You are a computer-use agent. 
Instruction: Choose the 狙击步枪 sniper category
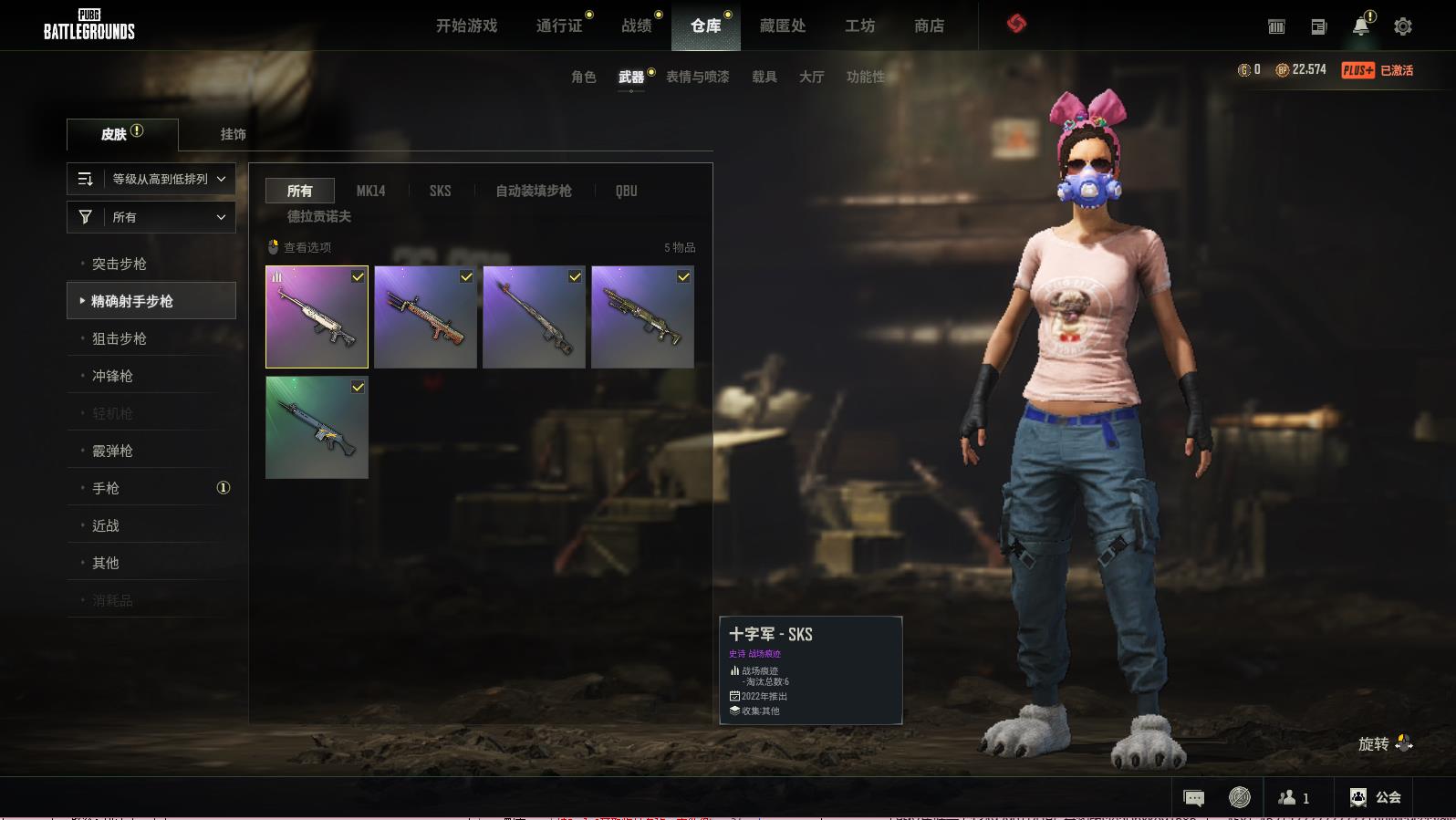[x=120, y=338]
